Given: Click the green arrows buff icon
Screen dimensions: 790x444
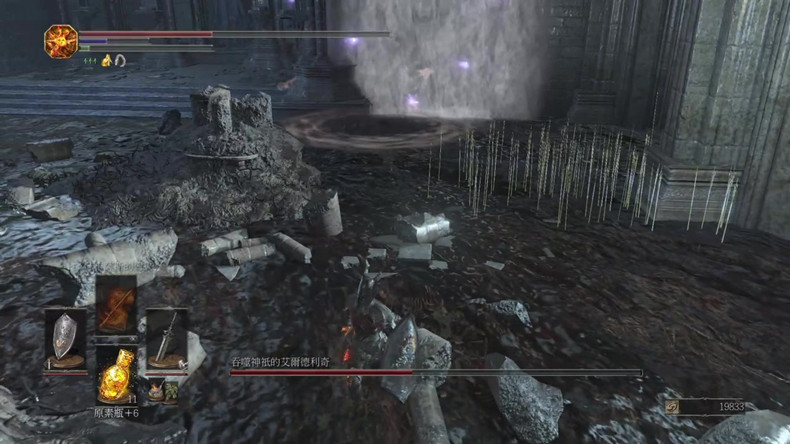Looking at the screenshot, I should pos(88,60).
